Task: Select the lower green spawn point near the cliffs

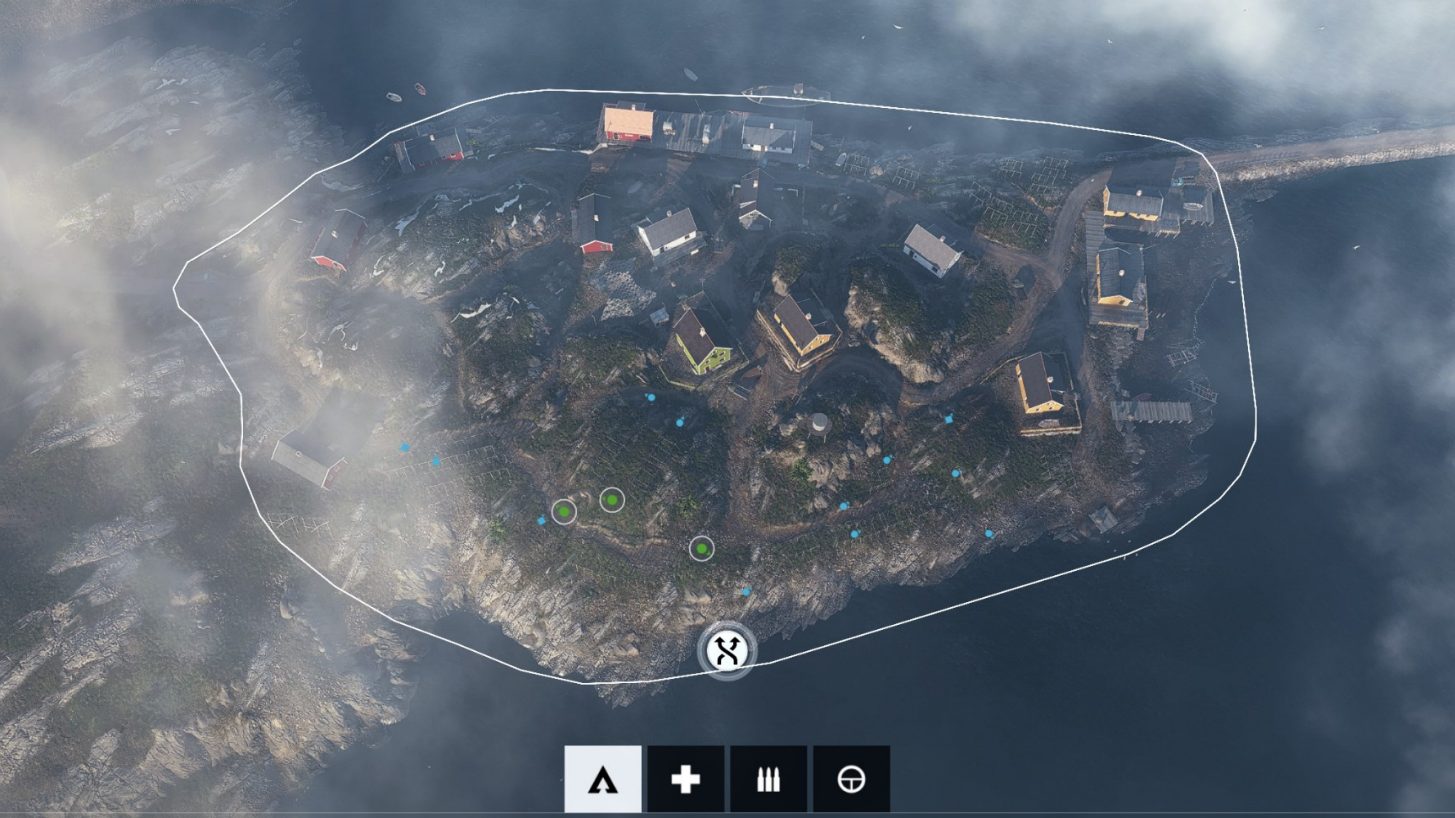Action: click(700, 546)
